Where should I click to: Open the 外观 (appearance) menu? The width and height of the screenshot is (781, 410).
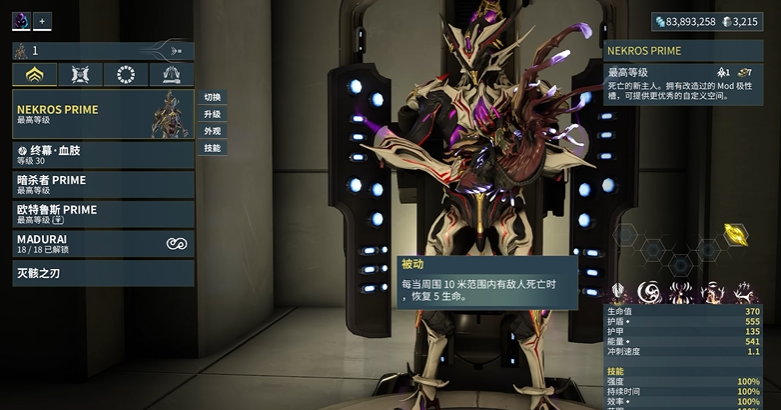[x=212, y=131]
